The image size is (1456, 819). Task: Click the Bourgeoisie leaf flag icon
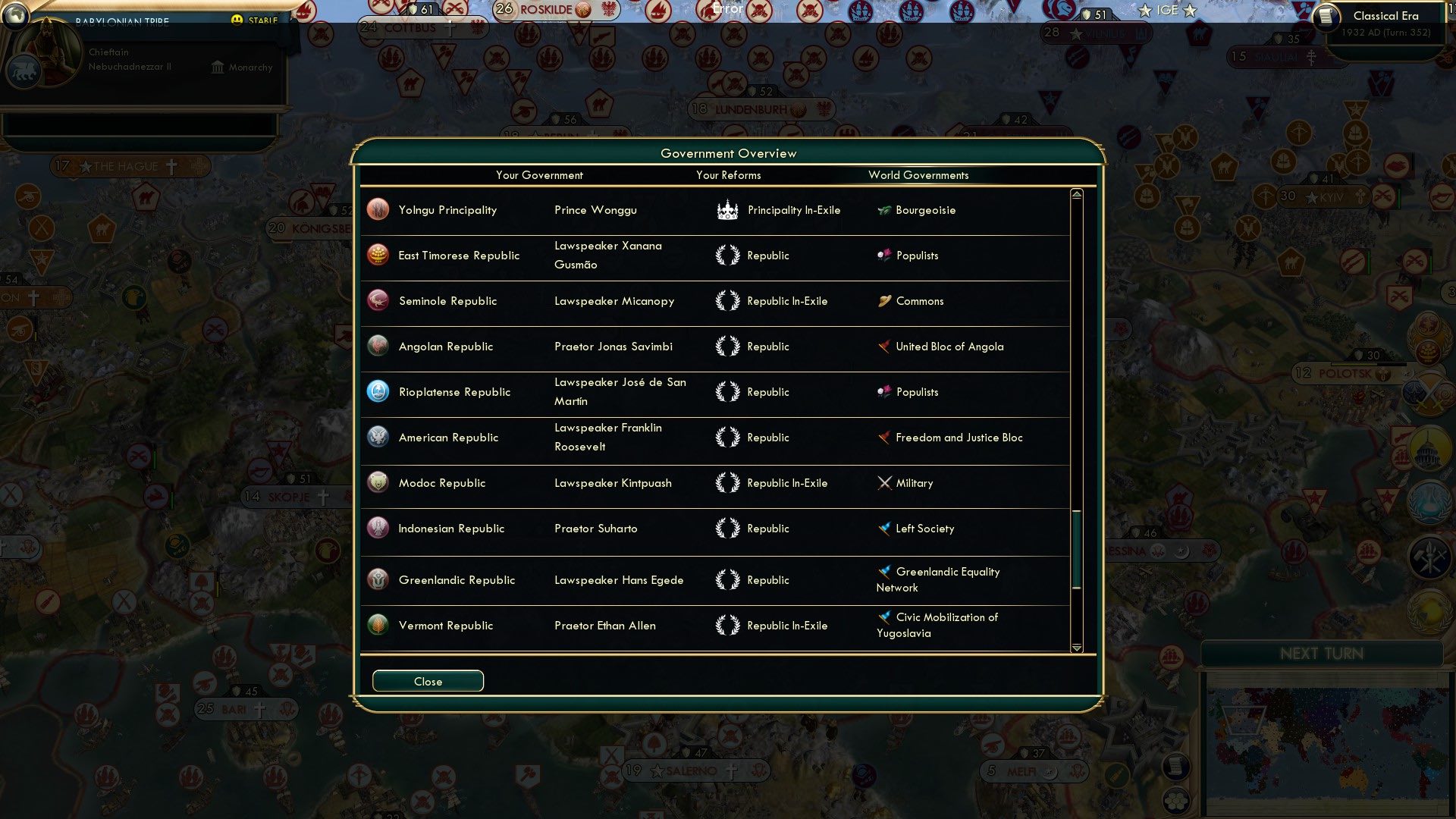(883, 210)
